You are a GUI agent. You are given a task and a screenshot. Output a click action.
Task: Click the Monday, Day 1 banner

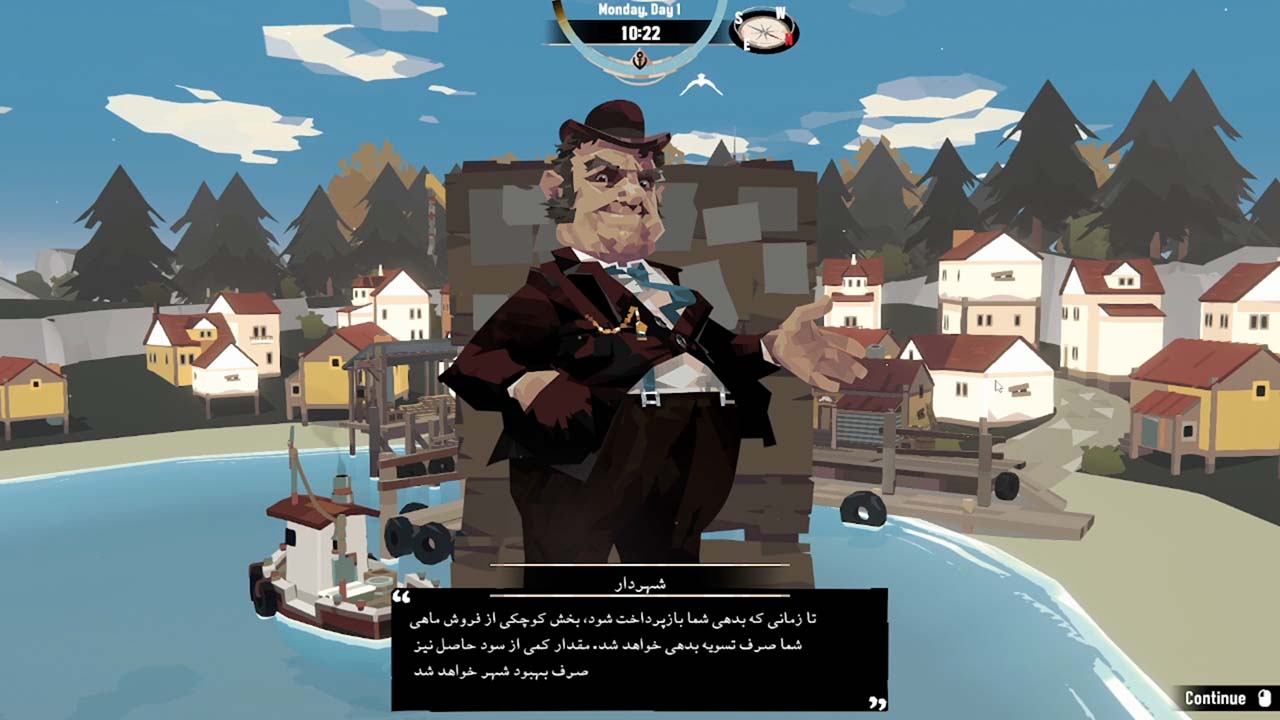coord(640,10)
